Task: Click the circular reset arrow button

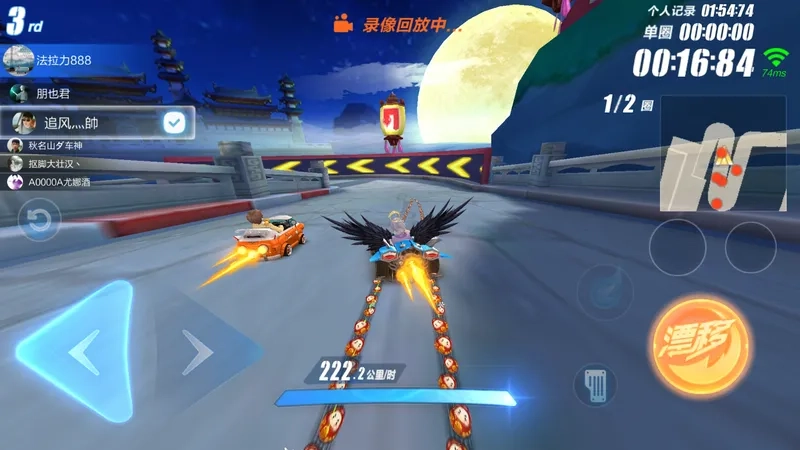Action: click(39, 220)
